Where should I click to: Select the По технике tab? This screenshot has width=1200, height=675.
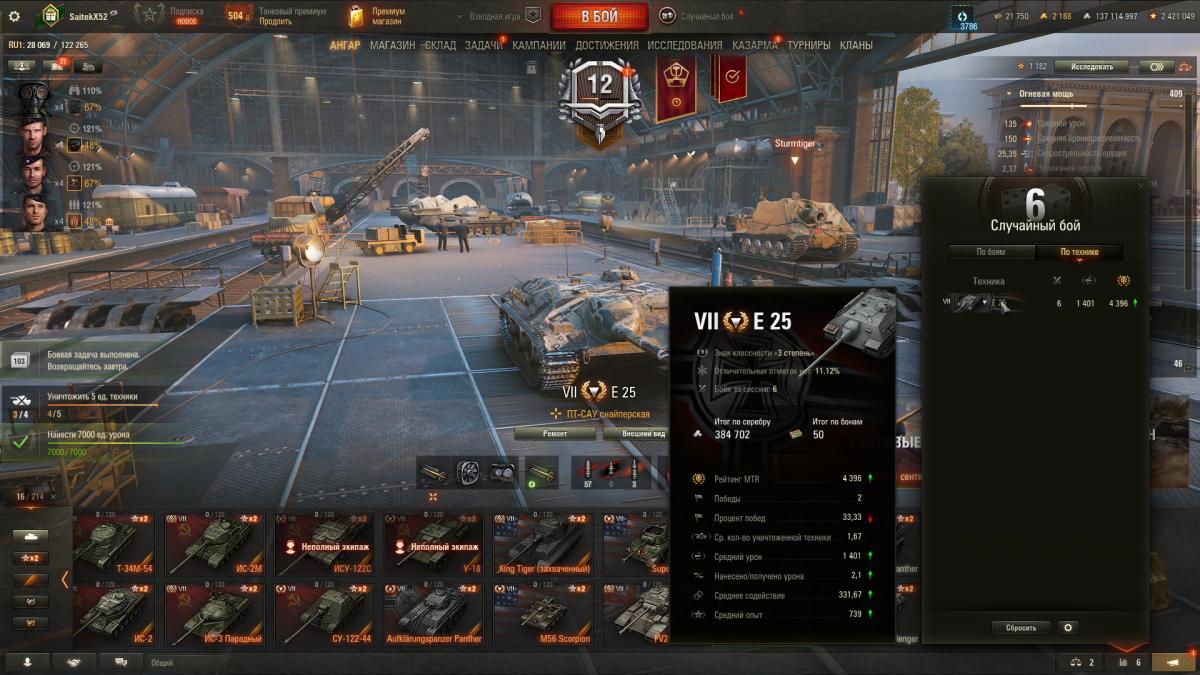point(1079,252)
